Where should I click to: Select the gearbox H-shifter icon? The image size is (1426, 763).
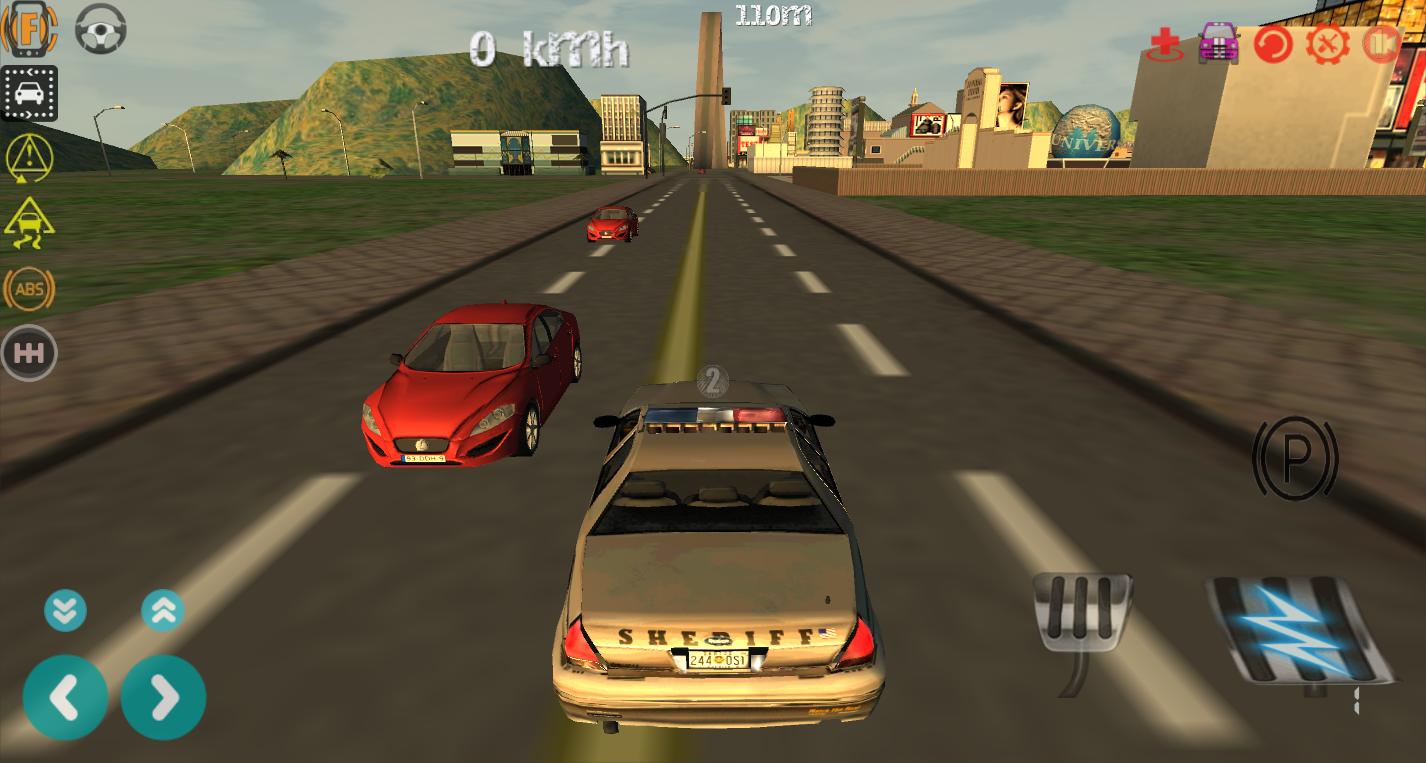pyautogui.click(x=29, y=352)
